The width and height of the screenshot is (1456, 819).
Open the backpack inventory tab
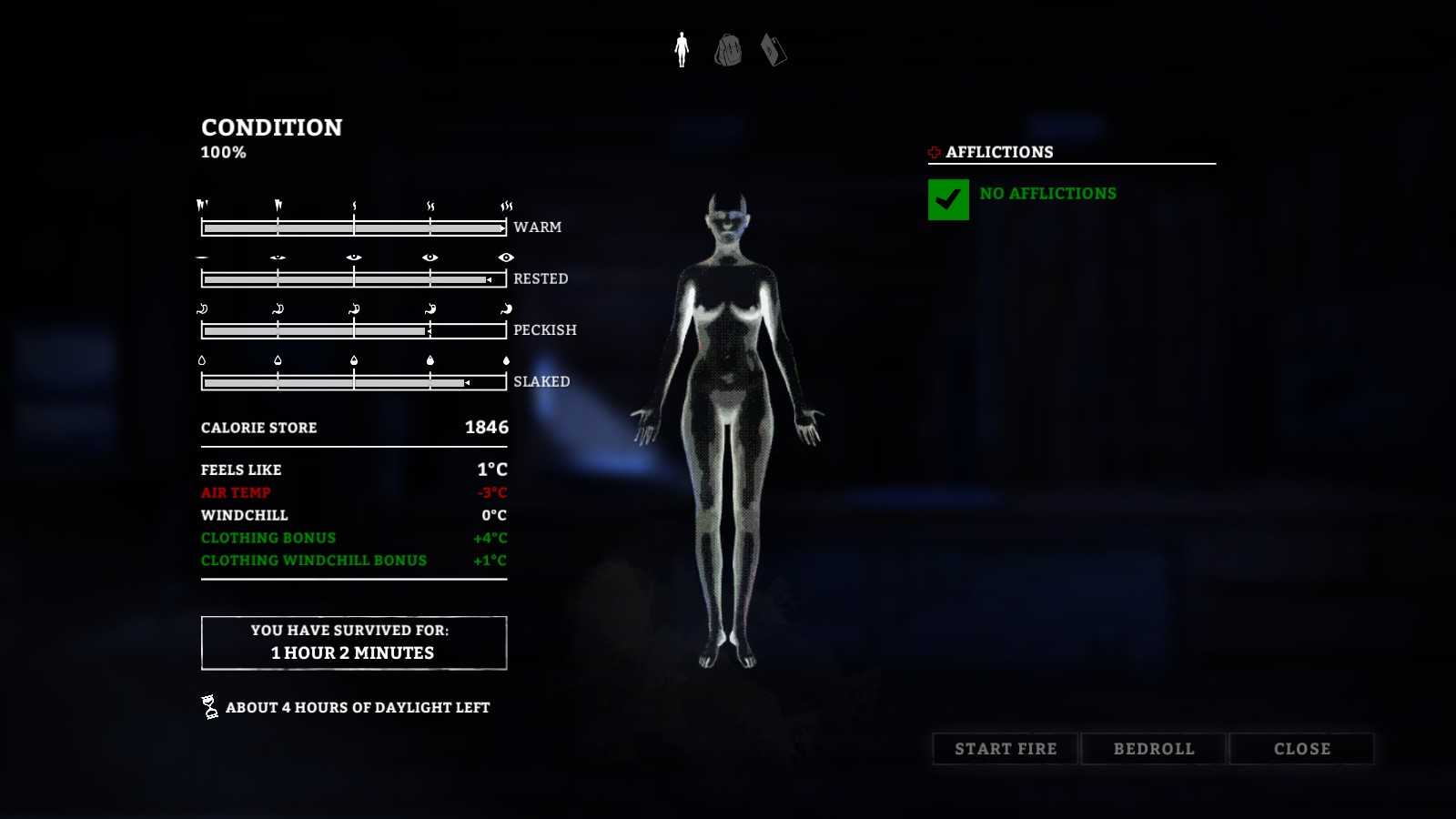pyautogui.click(x=728, y=50)
